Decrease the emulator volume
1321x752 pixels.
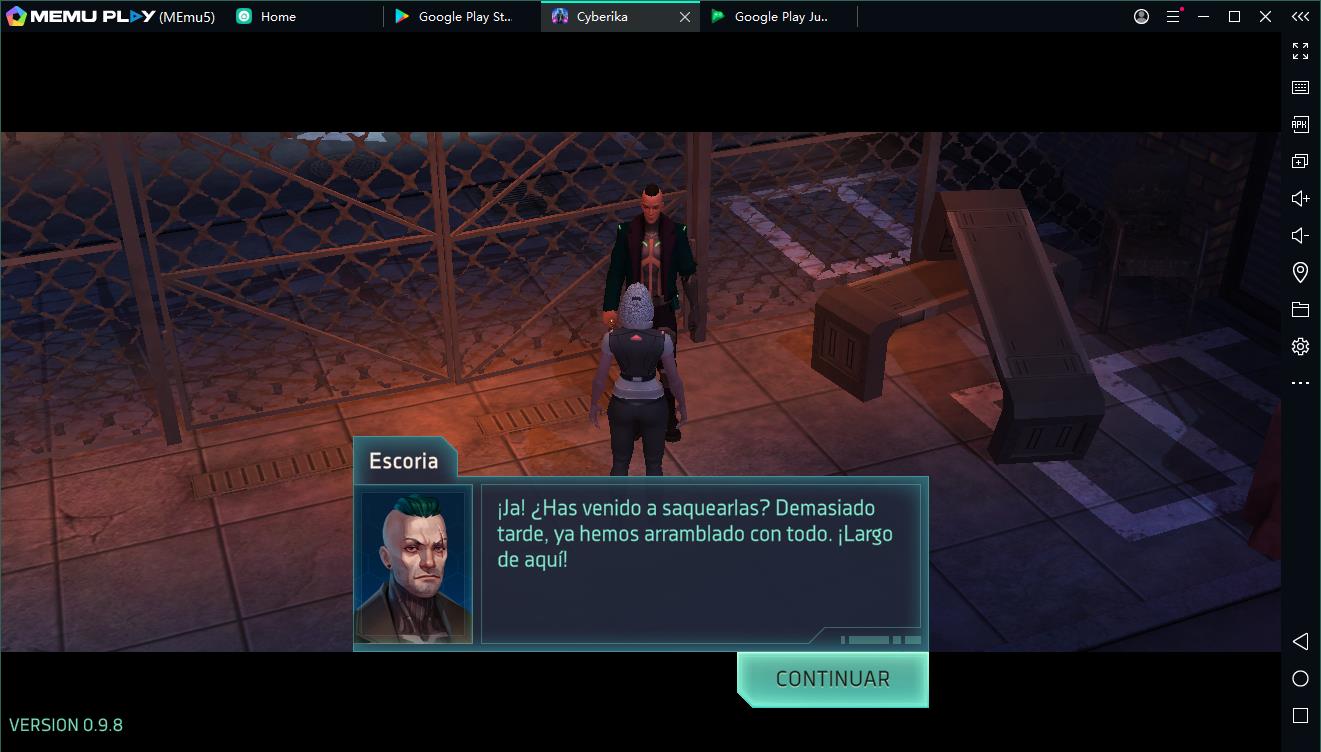(x=1300, y=234)
